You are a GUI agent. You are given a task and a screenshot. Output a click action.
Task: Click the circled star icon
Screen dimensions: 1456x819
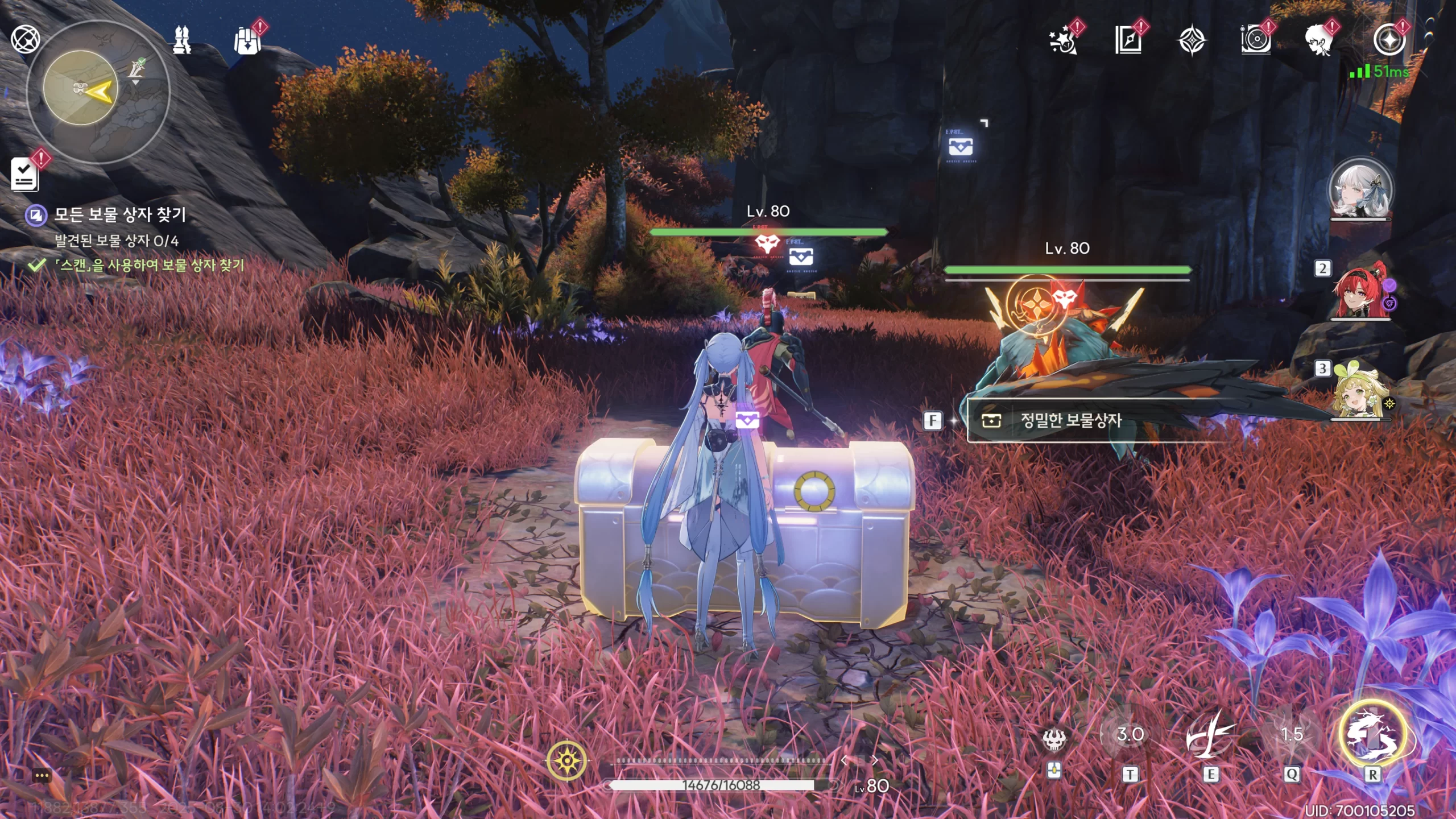1389,41
